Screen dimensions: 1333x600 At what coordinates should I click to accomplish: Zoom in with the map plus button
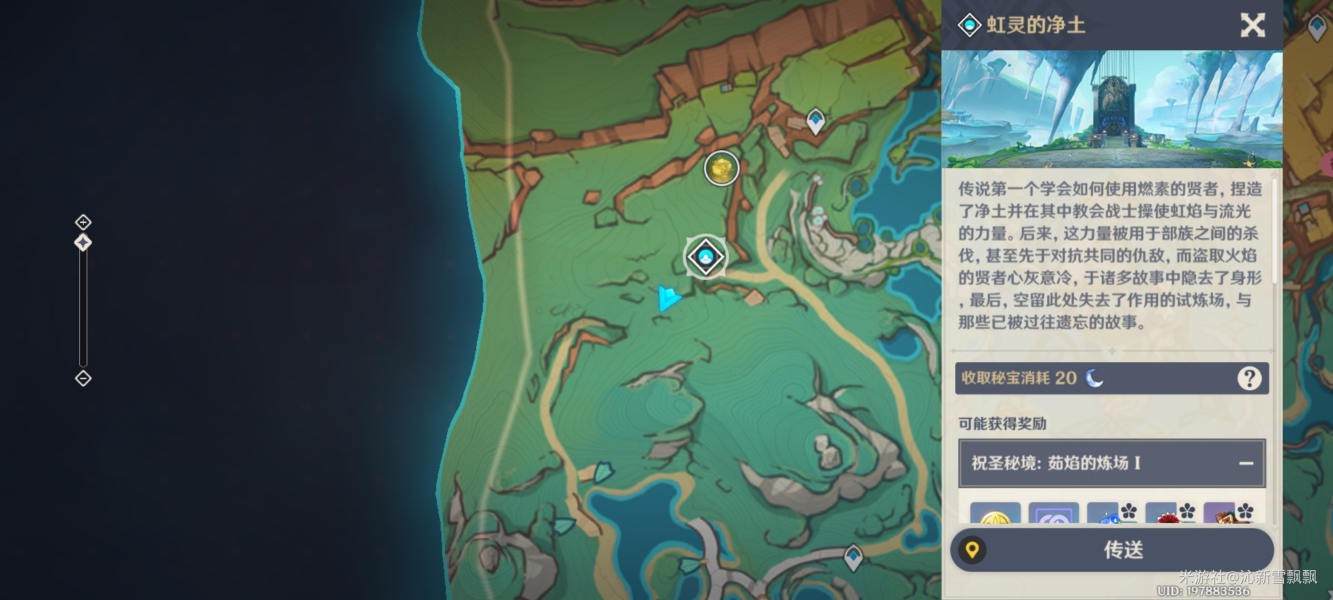point(83,222)
